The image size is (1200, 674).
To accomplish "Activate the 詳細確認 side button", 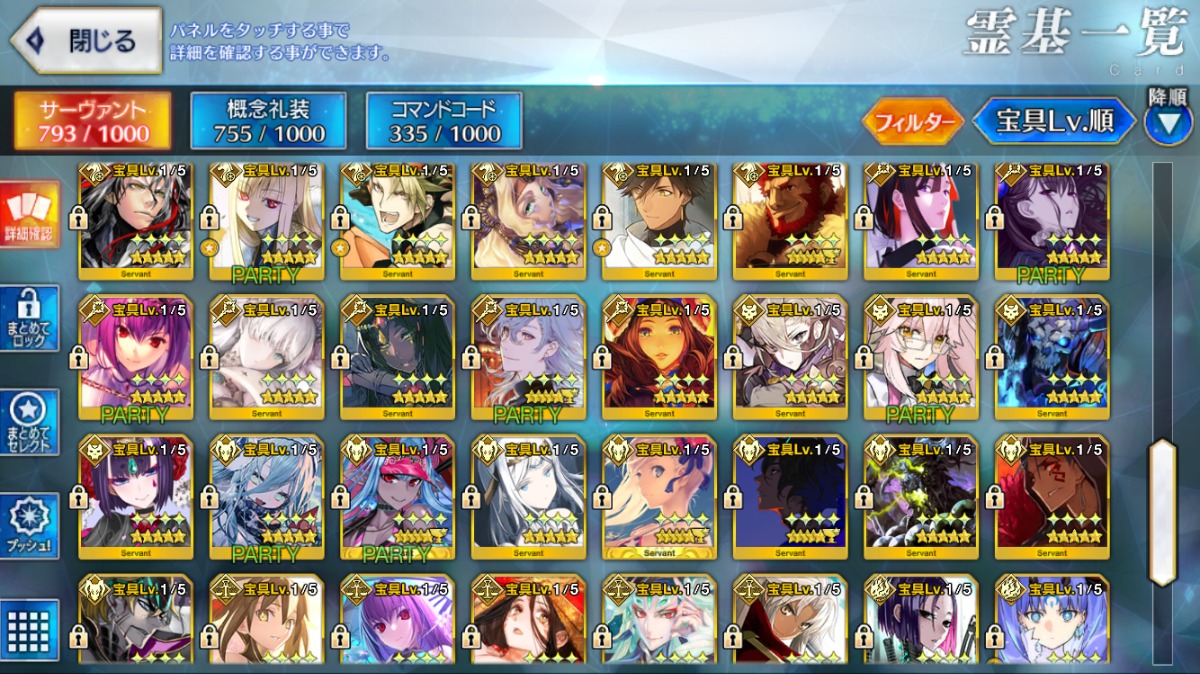I will [x=29, y=214].
